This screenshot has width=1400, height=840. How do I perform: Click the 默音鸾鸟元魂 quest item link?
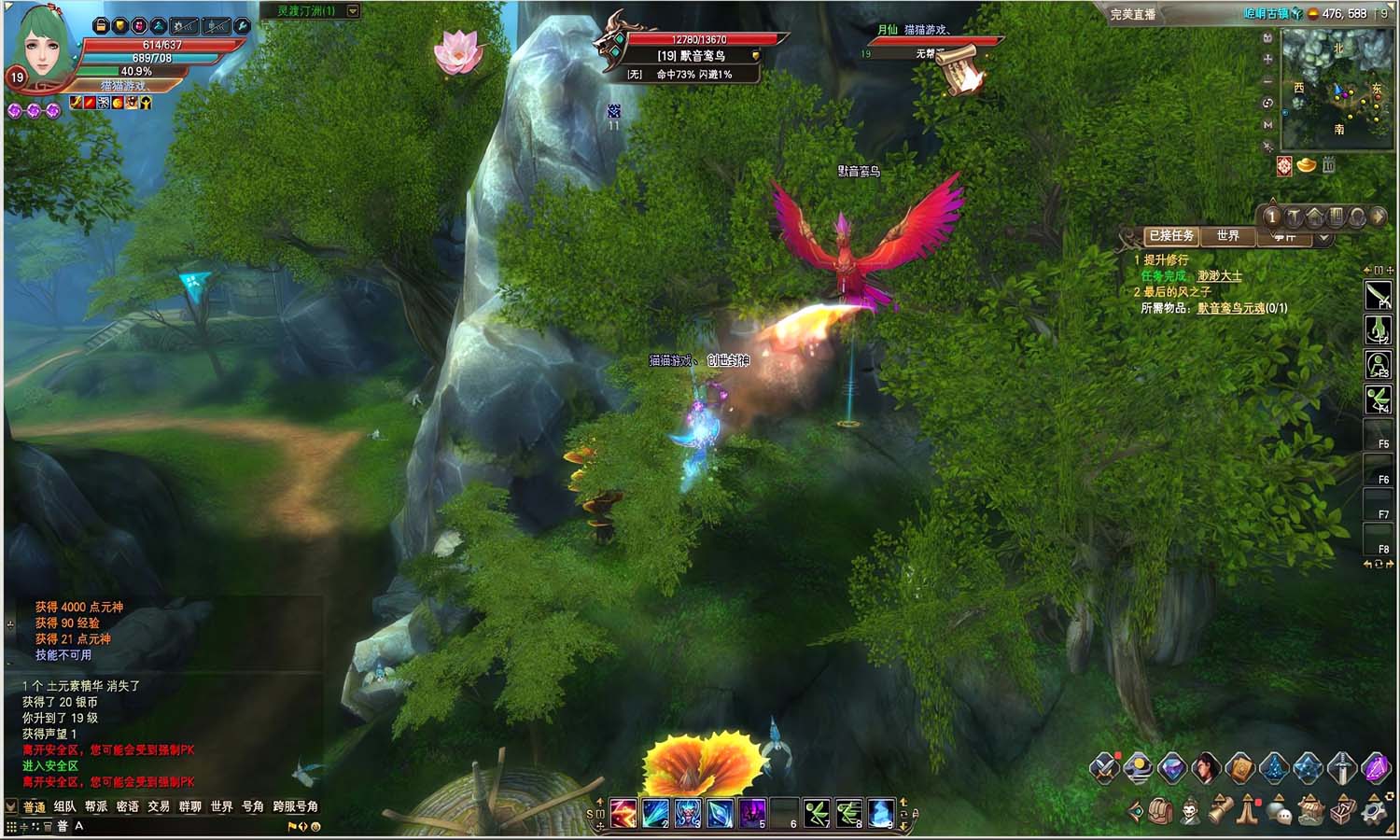click(1231, 308)
